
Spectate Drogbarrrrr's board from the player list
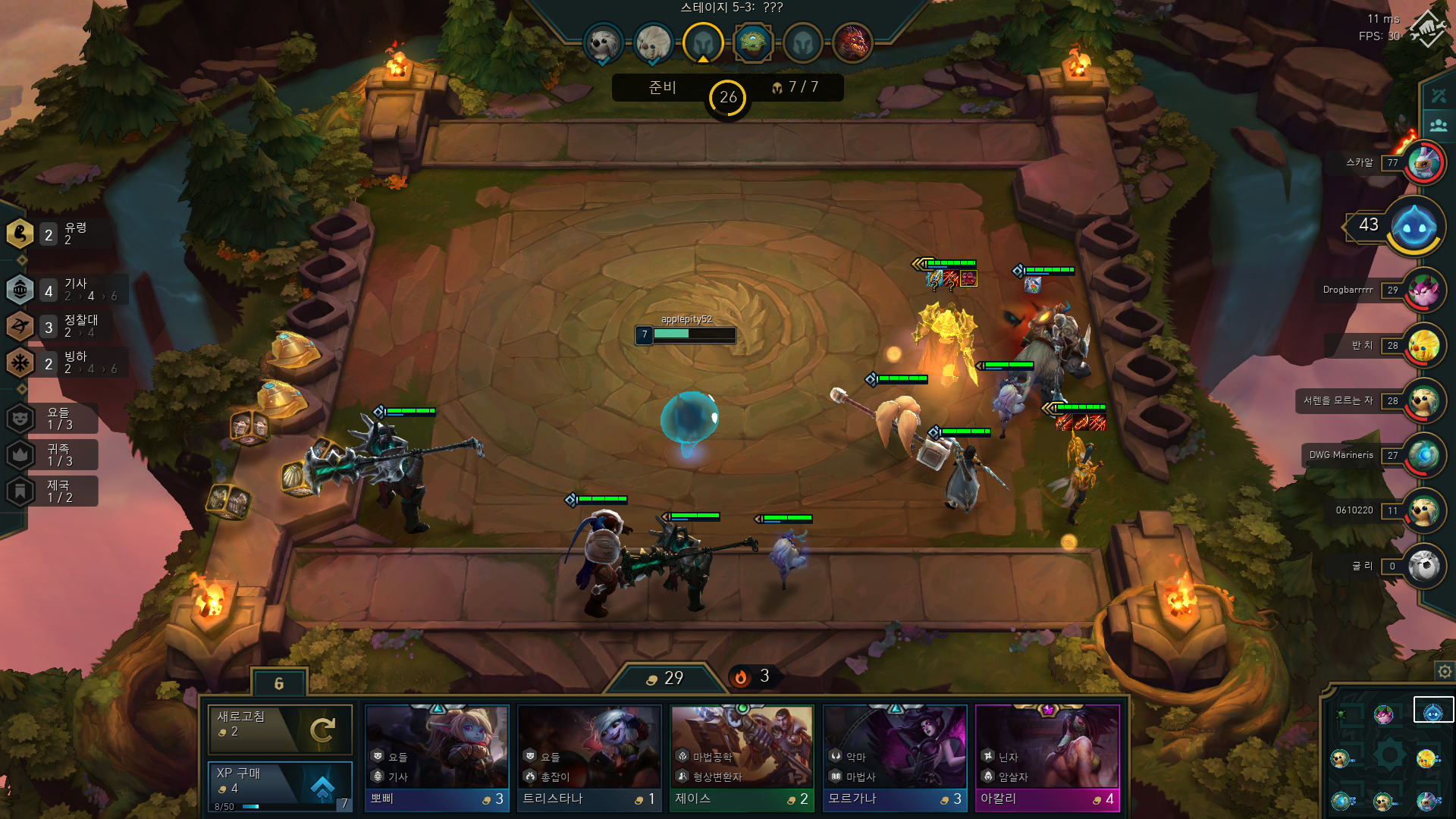click(x=1424, y=290)
